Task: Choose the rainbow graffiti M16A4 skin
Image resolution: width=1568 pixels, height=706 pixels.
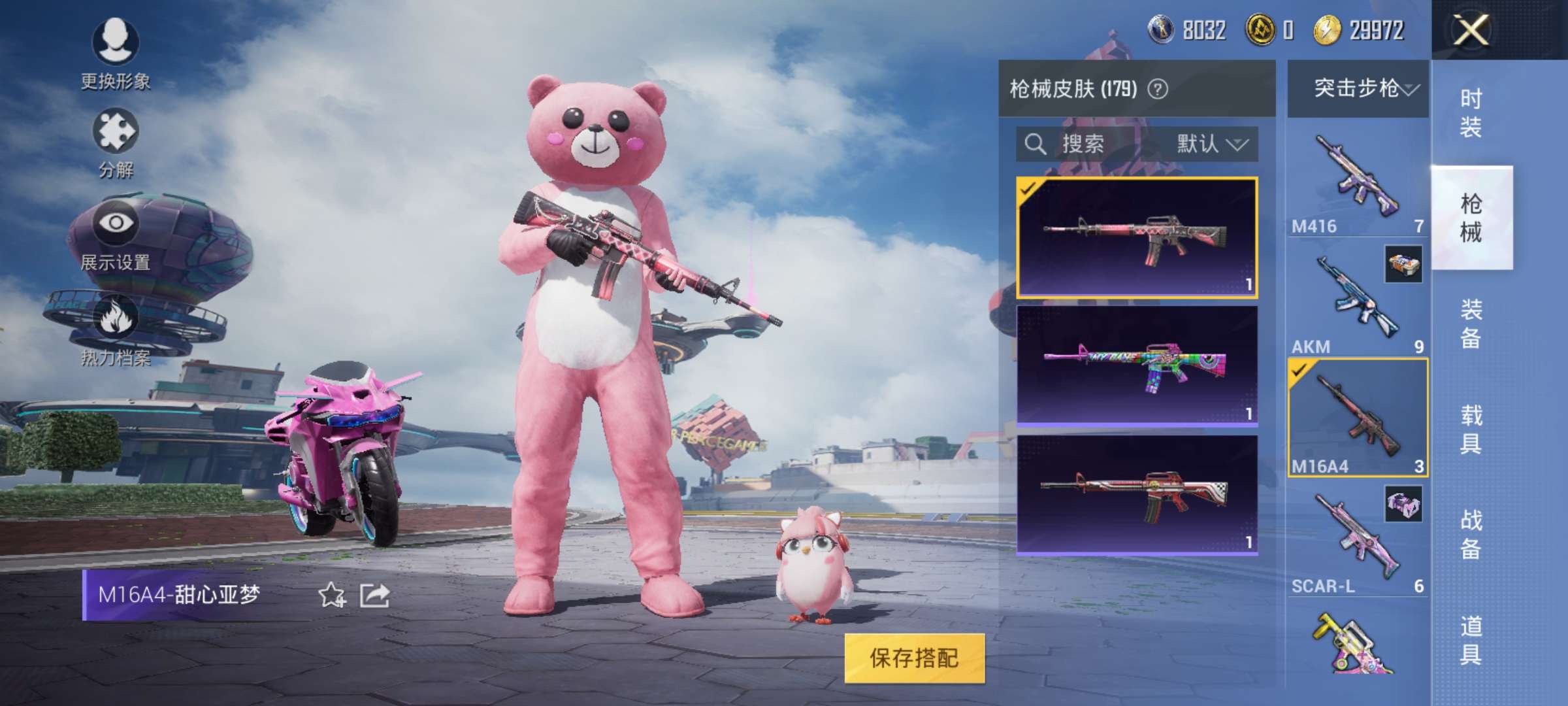Action: coord(1137,365)
